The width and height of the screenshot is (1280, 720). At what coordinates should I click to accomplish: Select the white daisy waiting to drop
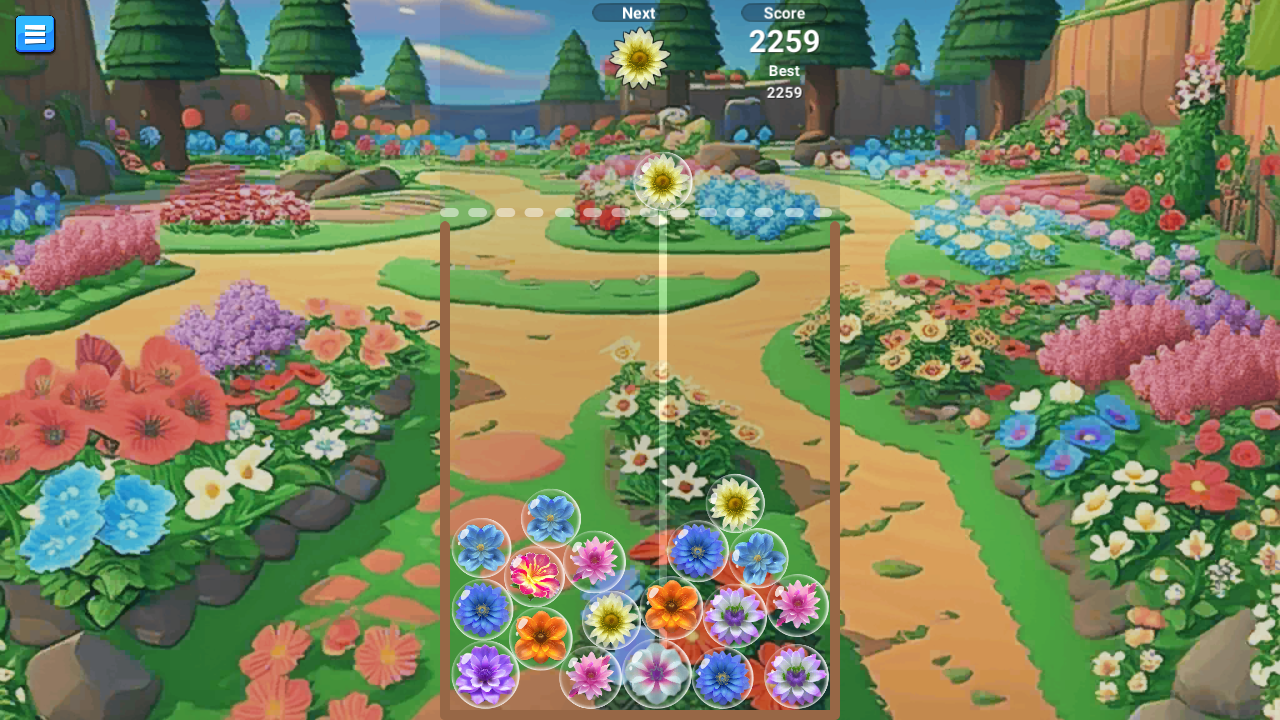point(660,181)
